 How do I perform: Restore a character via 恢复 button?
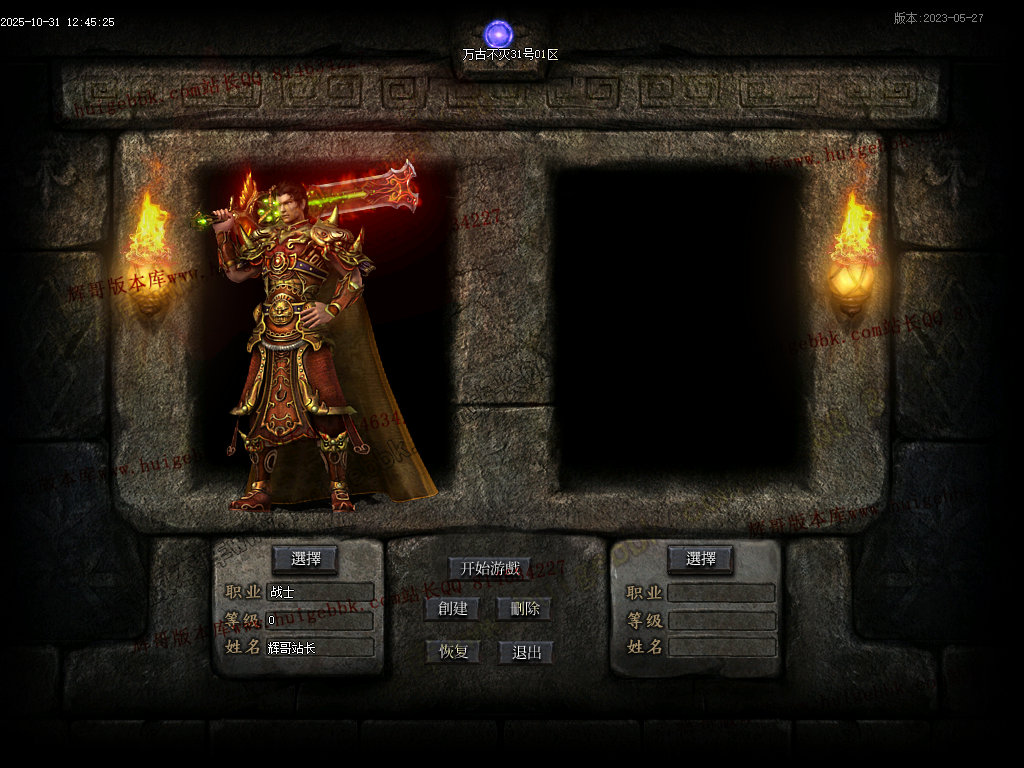coord(452,652)
